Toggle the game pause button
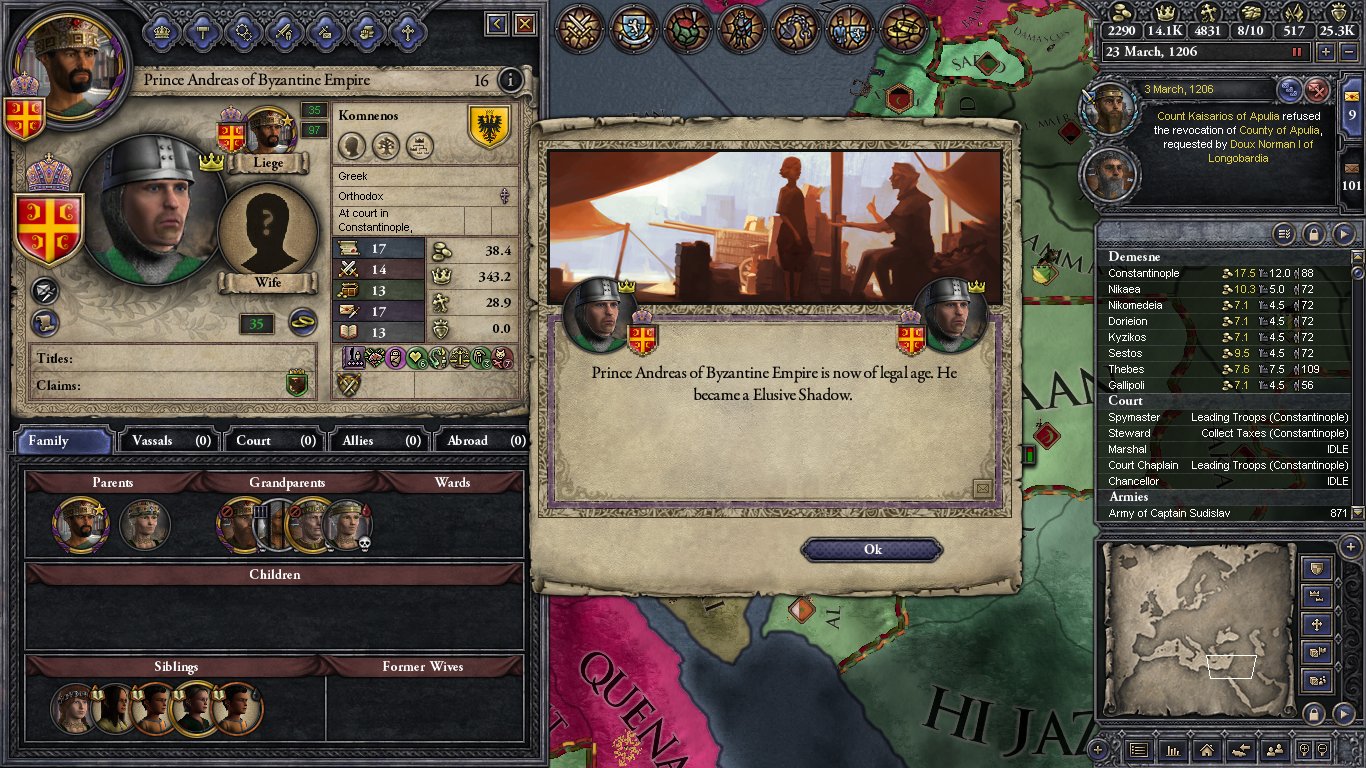The width and height of the screenshot is (1366, 768). coord(1298,52)
